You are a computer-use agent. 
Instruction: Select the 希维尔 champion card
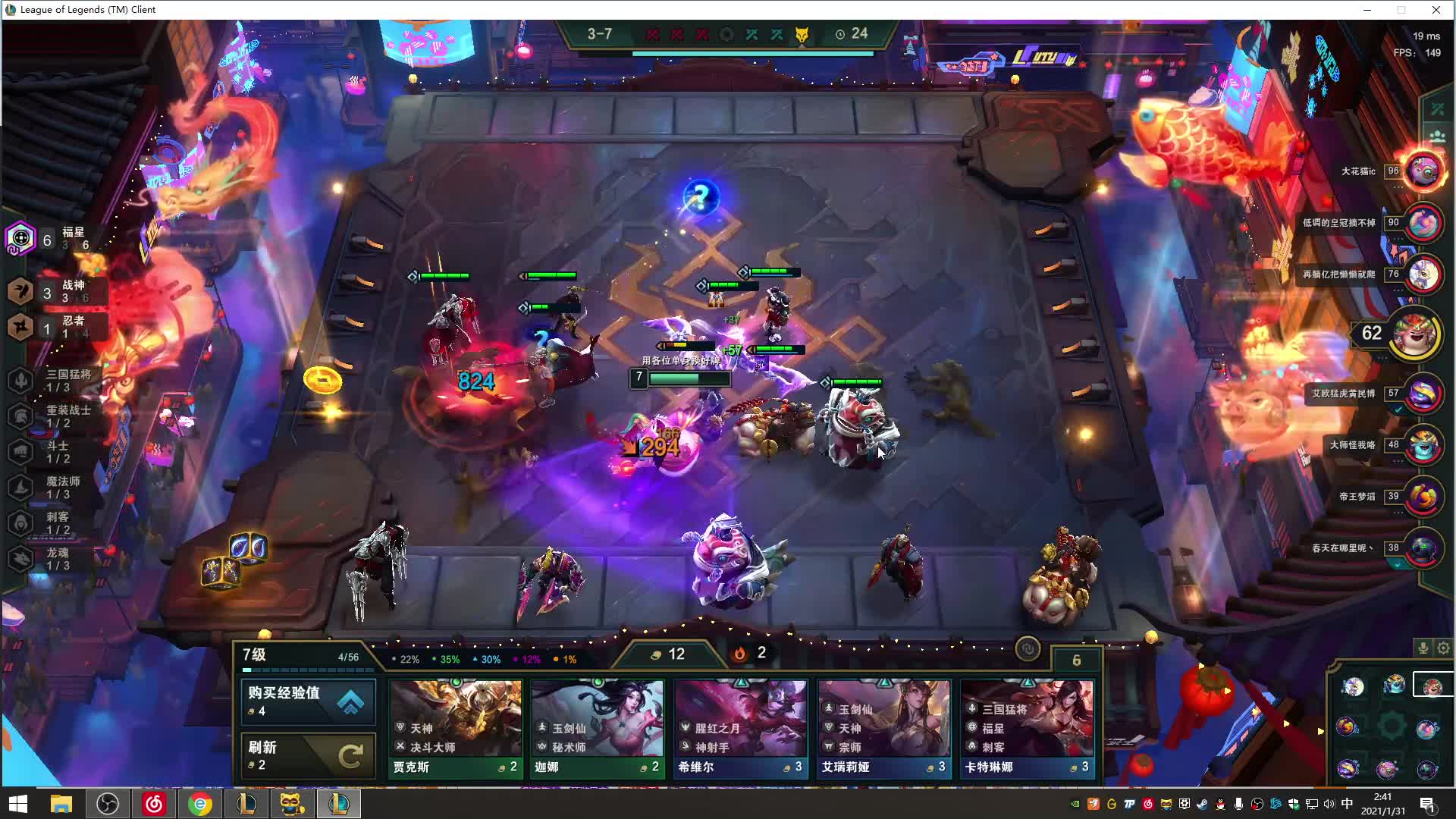coord(740,728)
